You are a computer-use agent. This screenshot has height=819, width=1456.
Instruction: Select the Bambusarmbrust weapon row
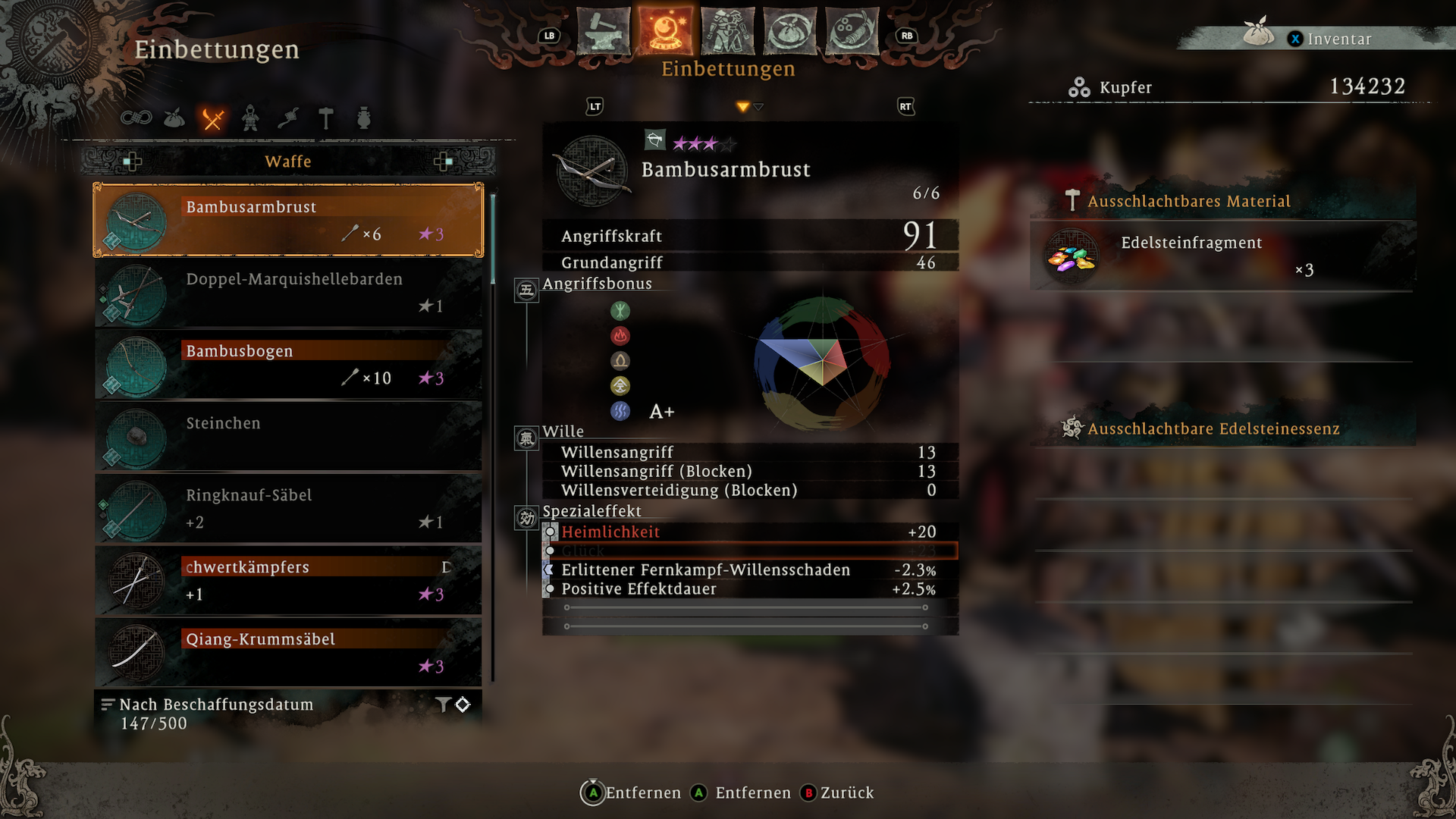pyautogui.click(x=288, y=220)
